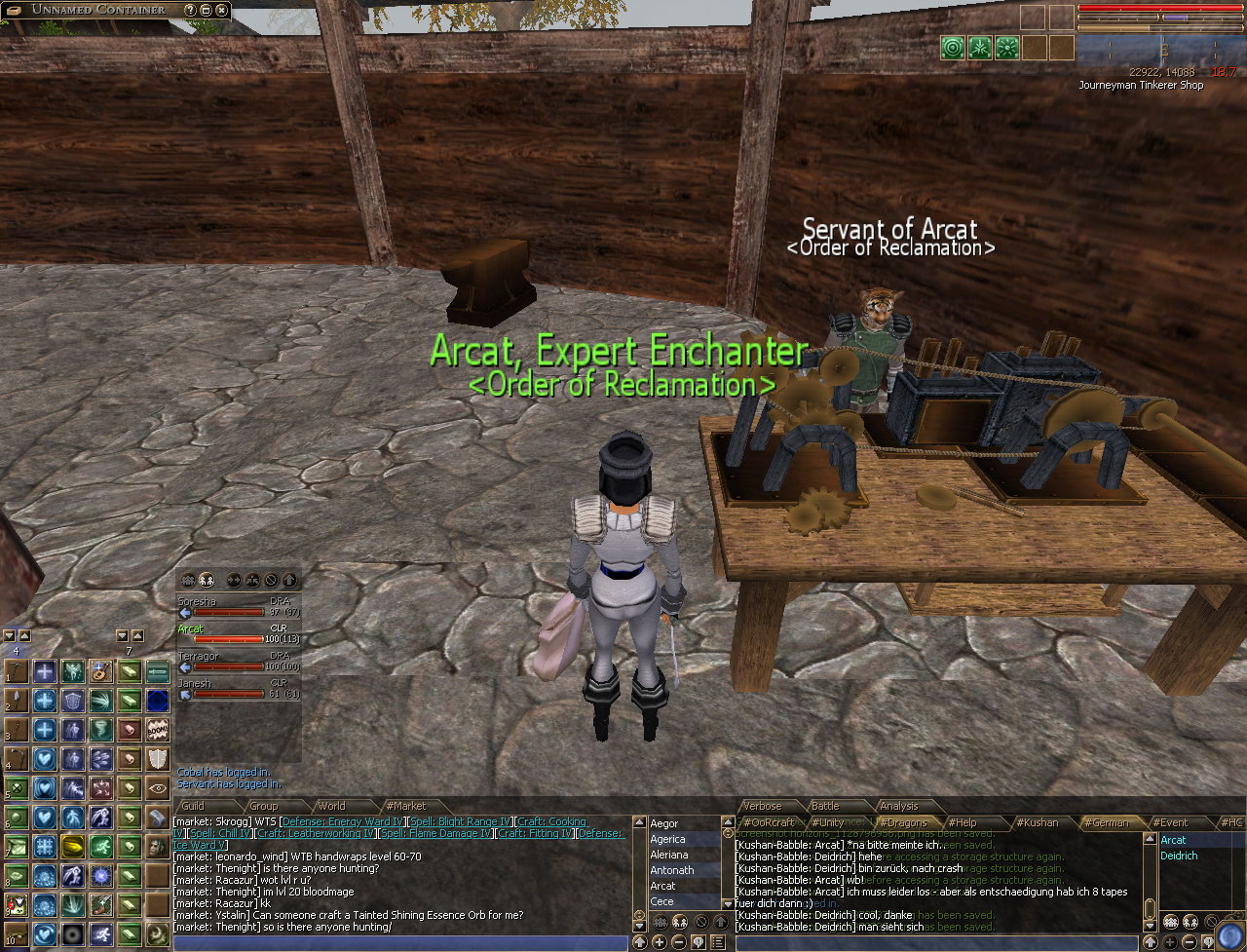This screenshot has width=1247, height=952.
Task: Activate the yellow glowing ability in the hotbar
Action: [73, 846]
